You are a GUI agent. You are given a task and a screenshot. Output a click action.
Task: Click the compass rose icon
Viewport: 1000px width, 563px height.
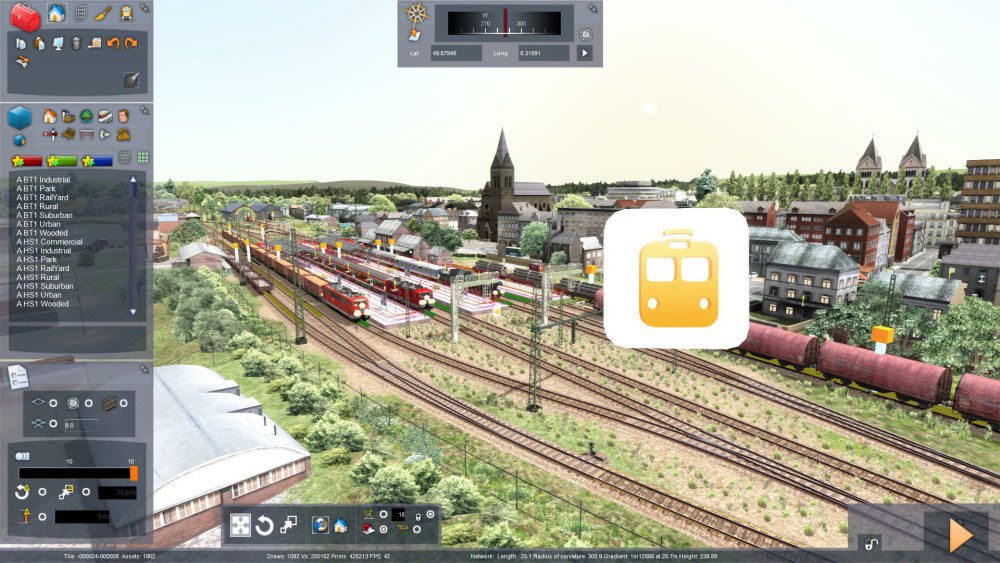click(417, 14)
